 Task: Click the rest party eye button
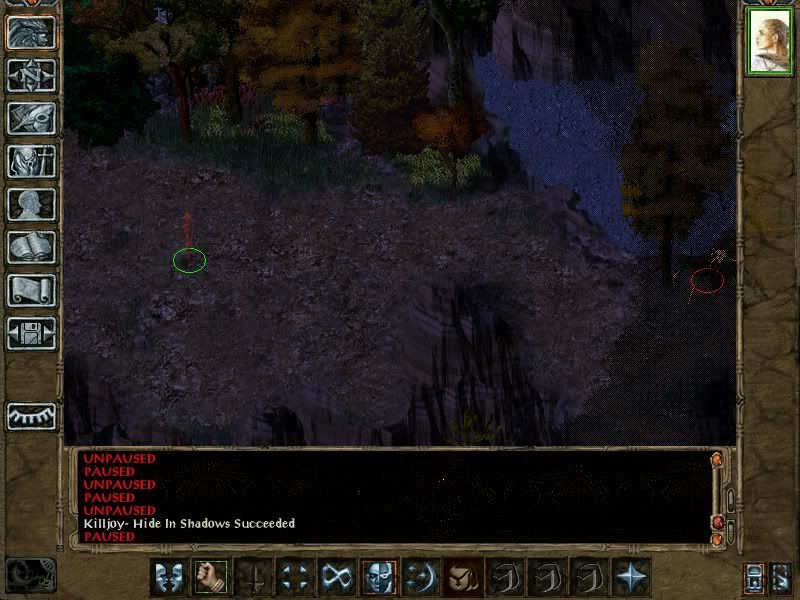click(x=31, y=415)
